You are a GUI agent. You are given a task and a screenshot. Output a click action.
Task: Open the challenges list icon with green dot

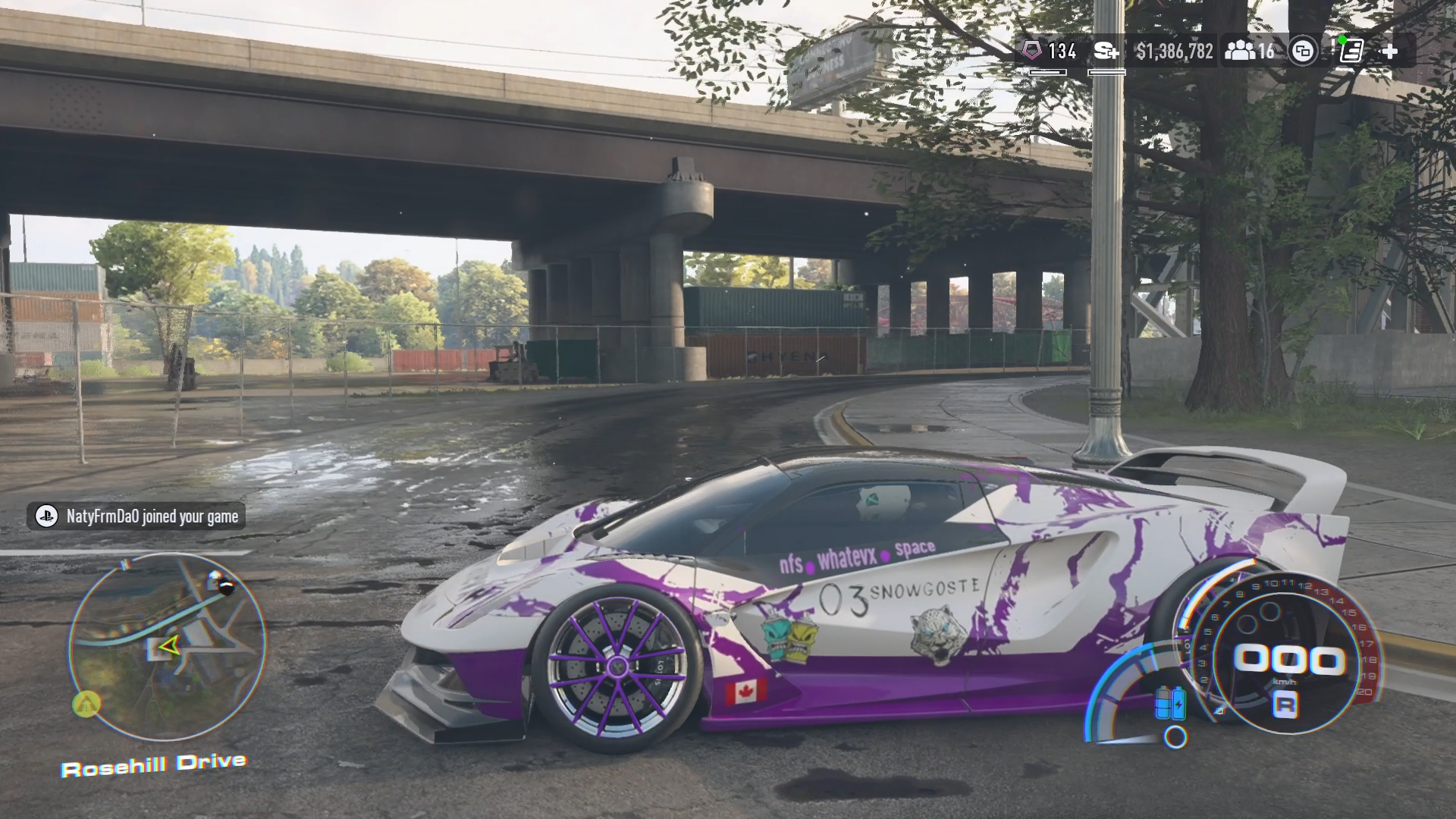1351,51
